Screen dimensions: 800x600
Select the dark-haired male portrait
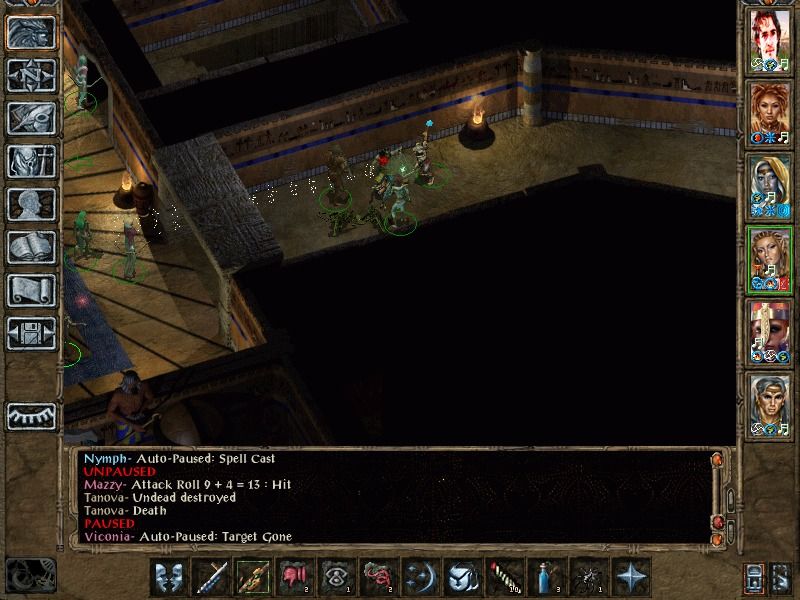pyautogui.click(x=771, y=42)
